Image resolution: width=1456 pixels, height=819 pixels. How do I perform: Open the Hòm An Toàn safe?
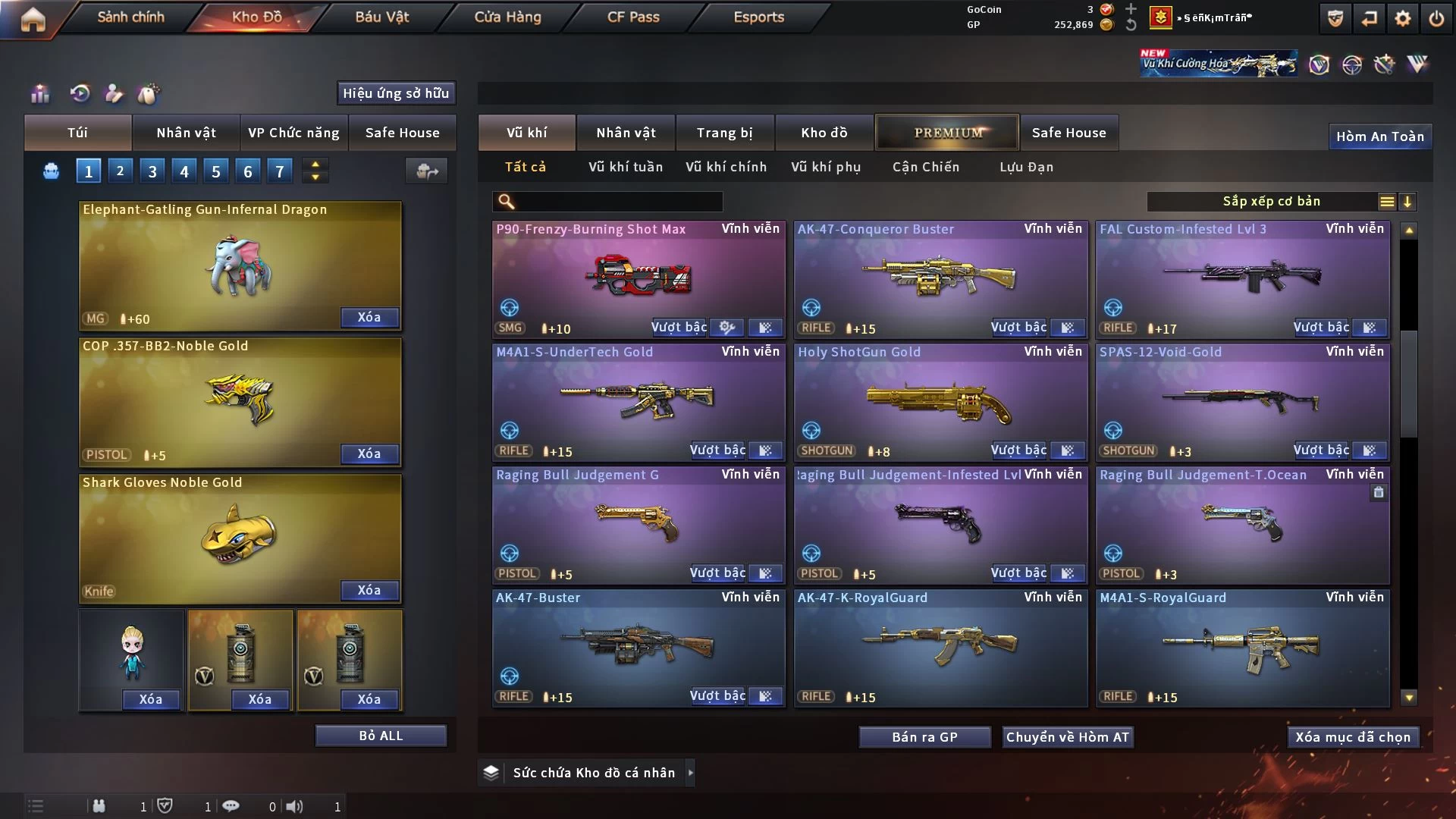point(1379,136)
